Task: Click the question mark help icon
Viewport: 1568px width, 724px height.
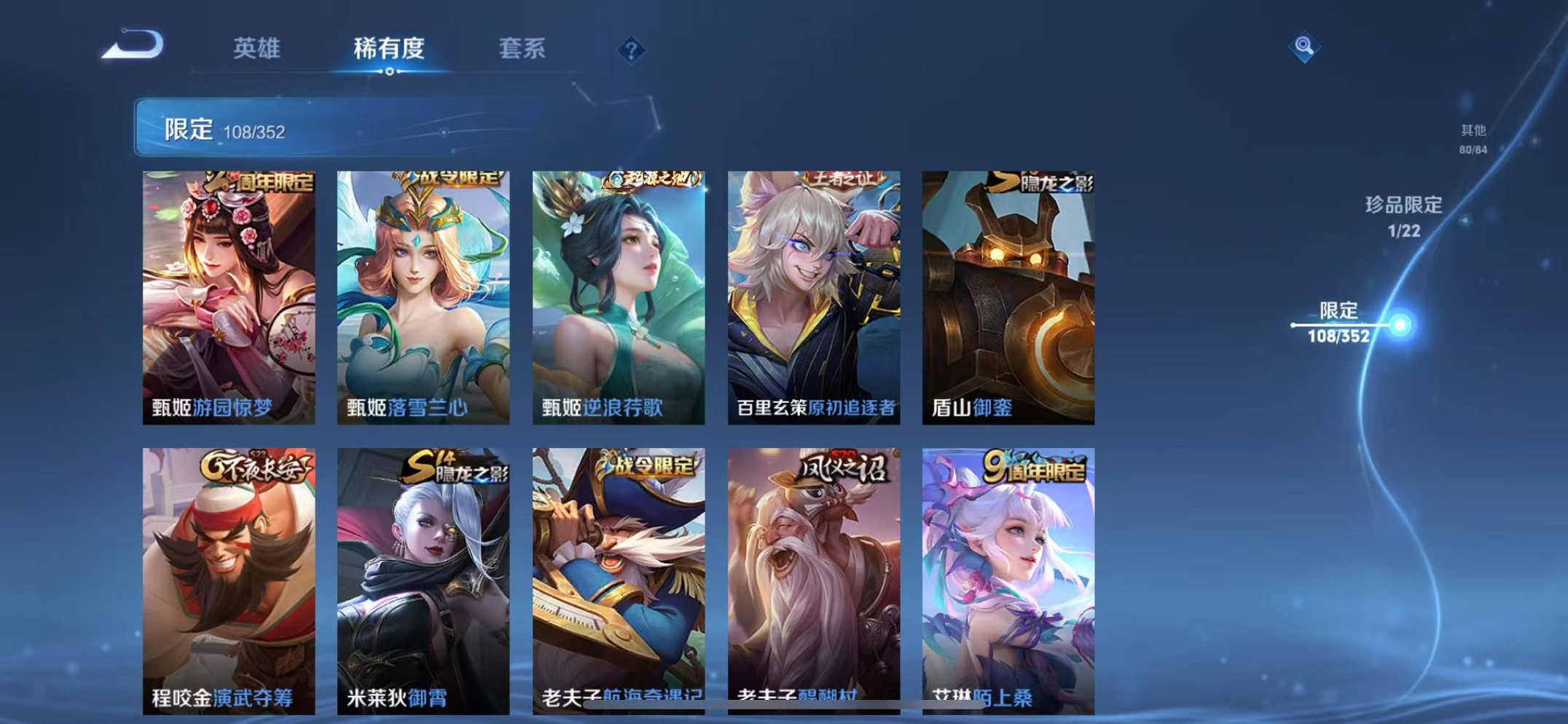Action: point(630,51)
